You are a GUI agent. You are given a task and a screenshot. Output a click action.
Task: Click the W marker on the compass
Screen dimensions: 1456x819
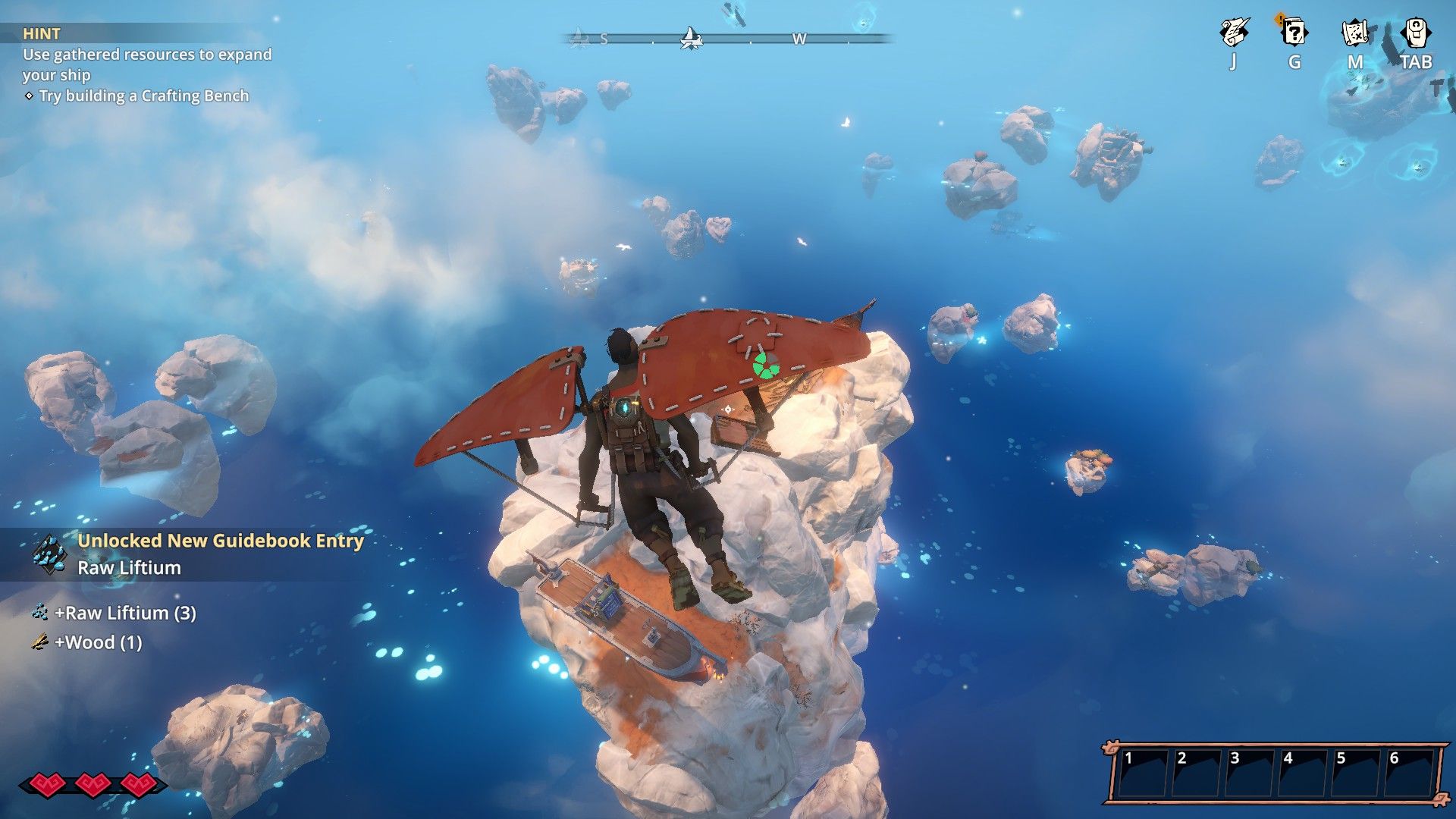pyautogui.click(x=798, y=36)
